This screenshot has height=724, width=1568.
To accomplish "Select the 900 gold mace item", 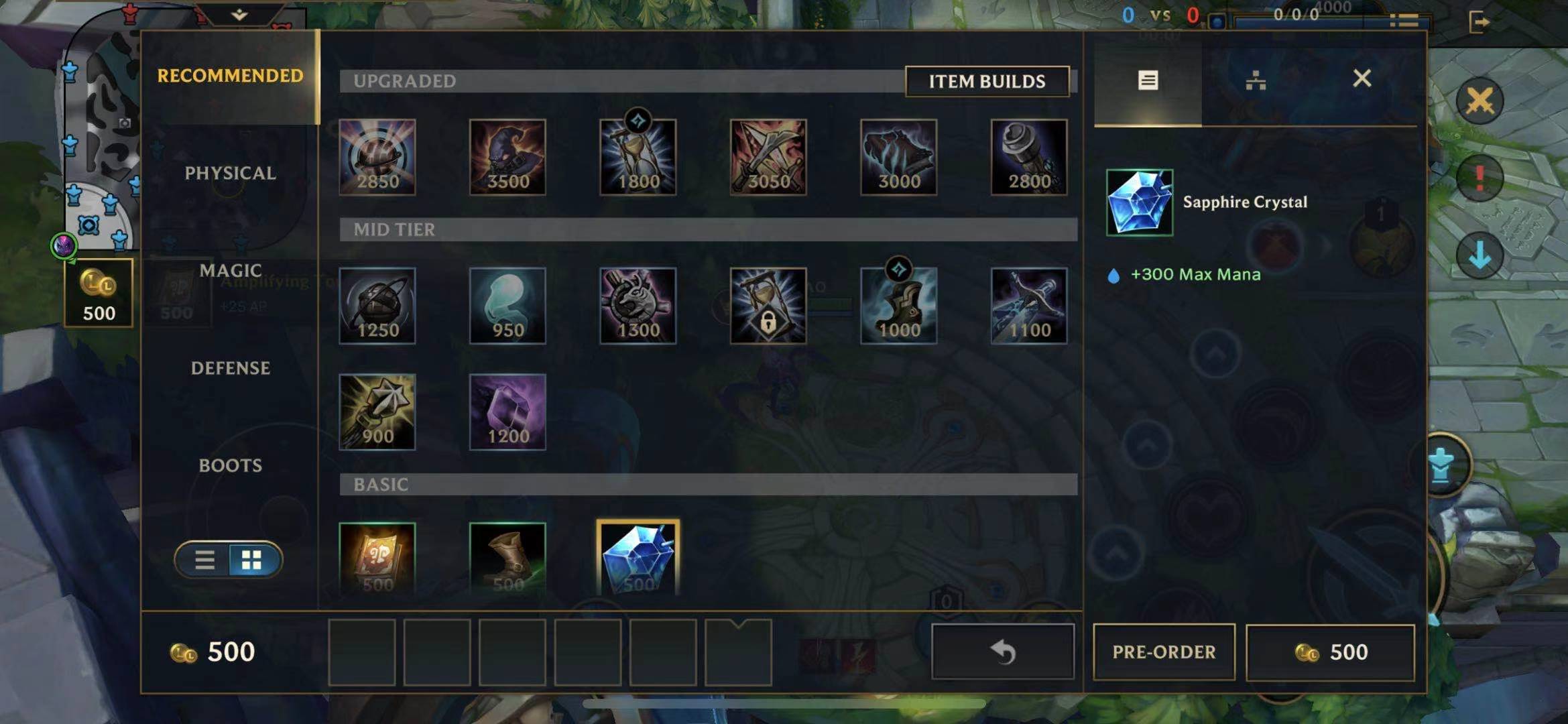I will (377, 412).
